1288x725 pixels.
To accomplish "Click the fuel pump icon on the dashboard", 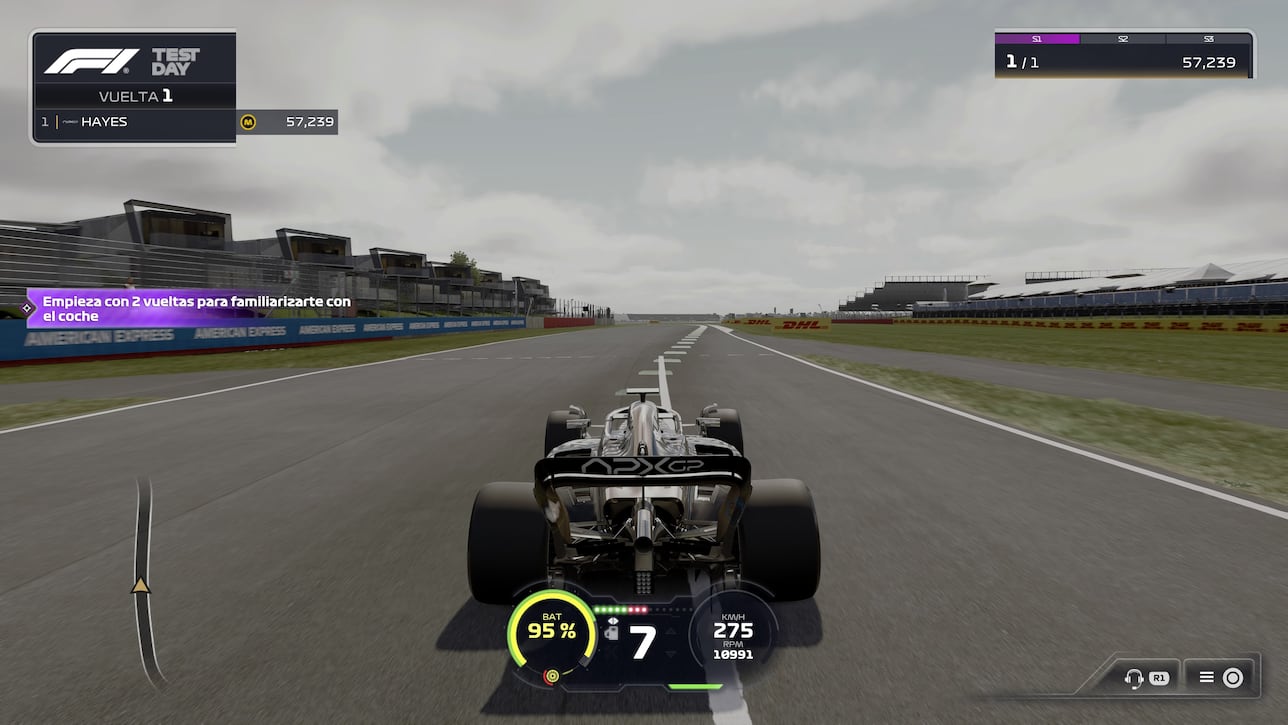I will click(x=612, y=634).
